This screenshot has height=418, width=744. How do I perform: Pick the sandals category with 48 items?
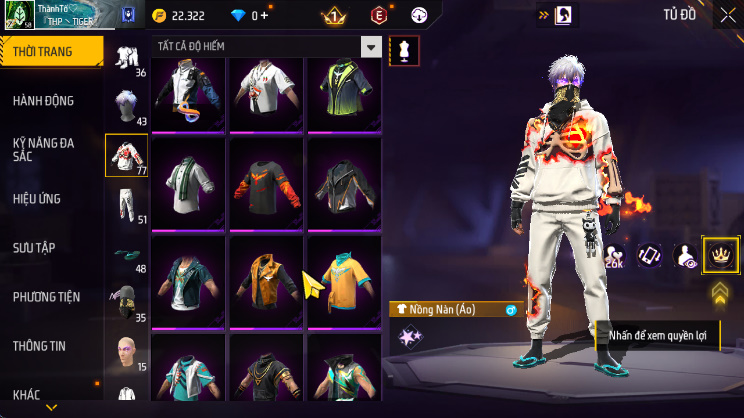(126, 254)
